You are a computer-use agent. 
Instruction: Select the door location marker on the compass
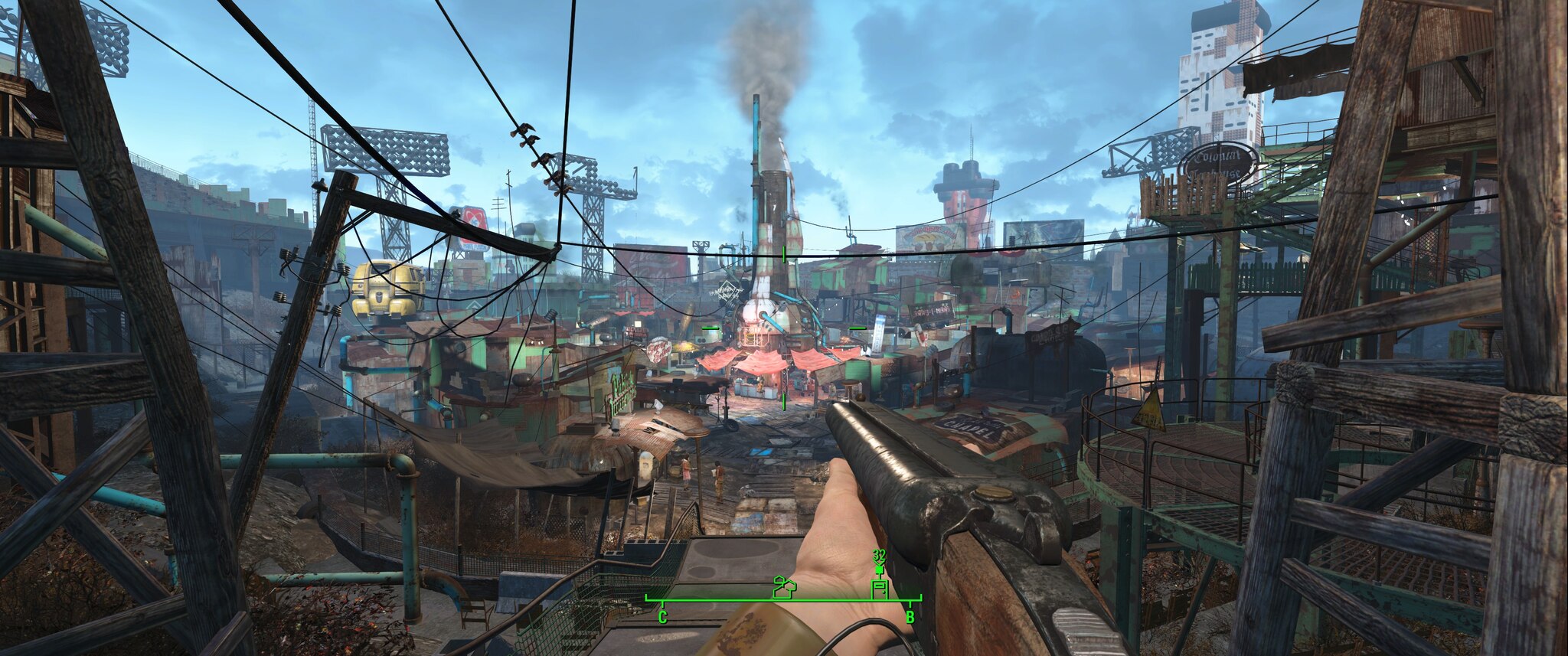pos(880,589)
